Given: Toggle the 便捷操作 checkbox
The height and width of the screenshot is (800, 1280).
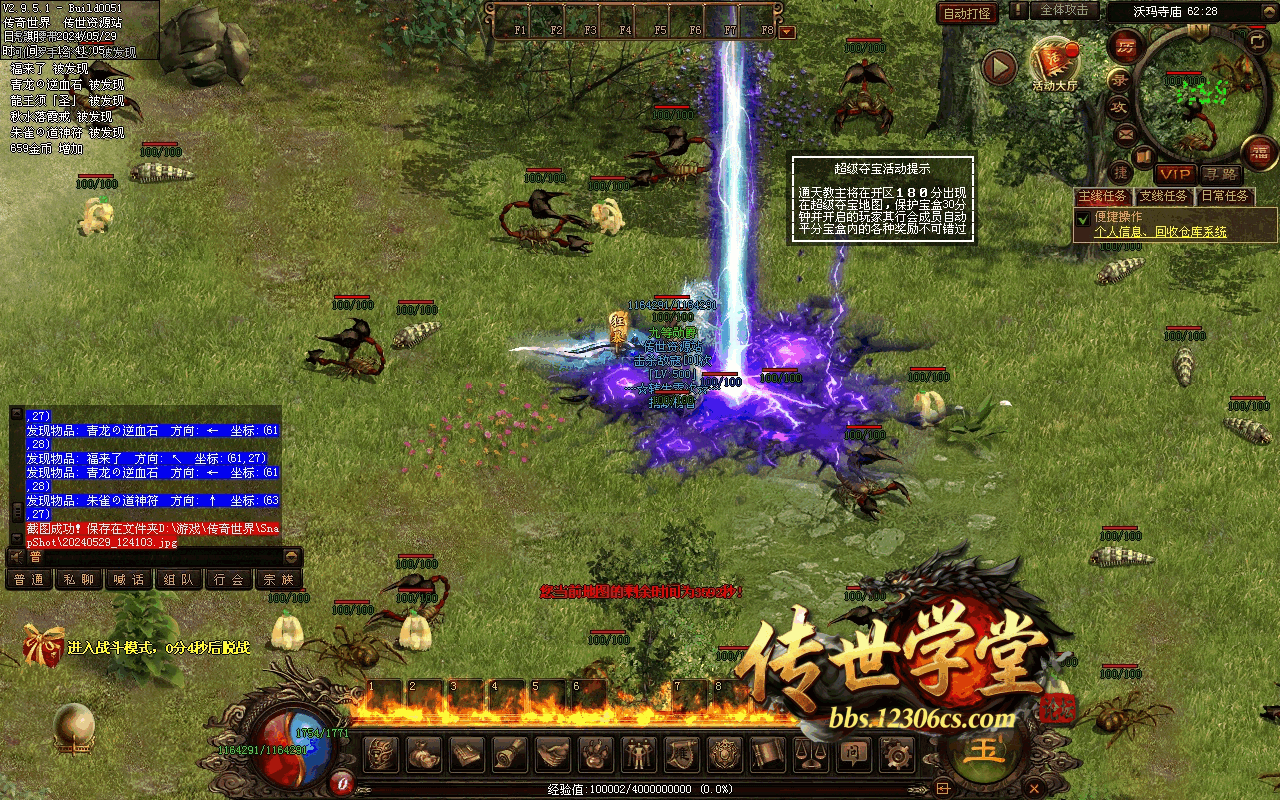Looking at the screenshot, I should 1082,217.
